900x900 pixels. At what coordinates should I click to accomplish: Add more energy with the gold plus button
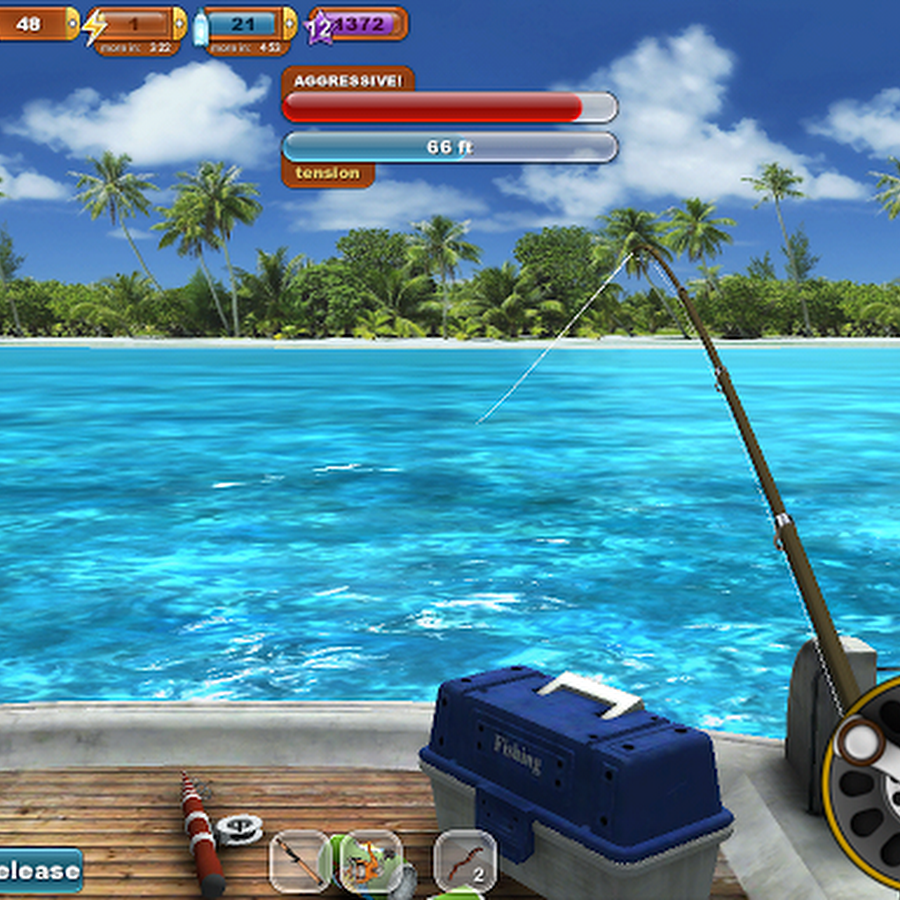point(179,22)
